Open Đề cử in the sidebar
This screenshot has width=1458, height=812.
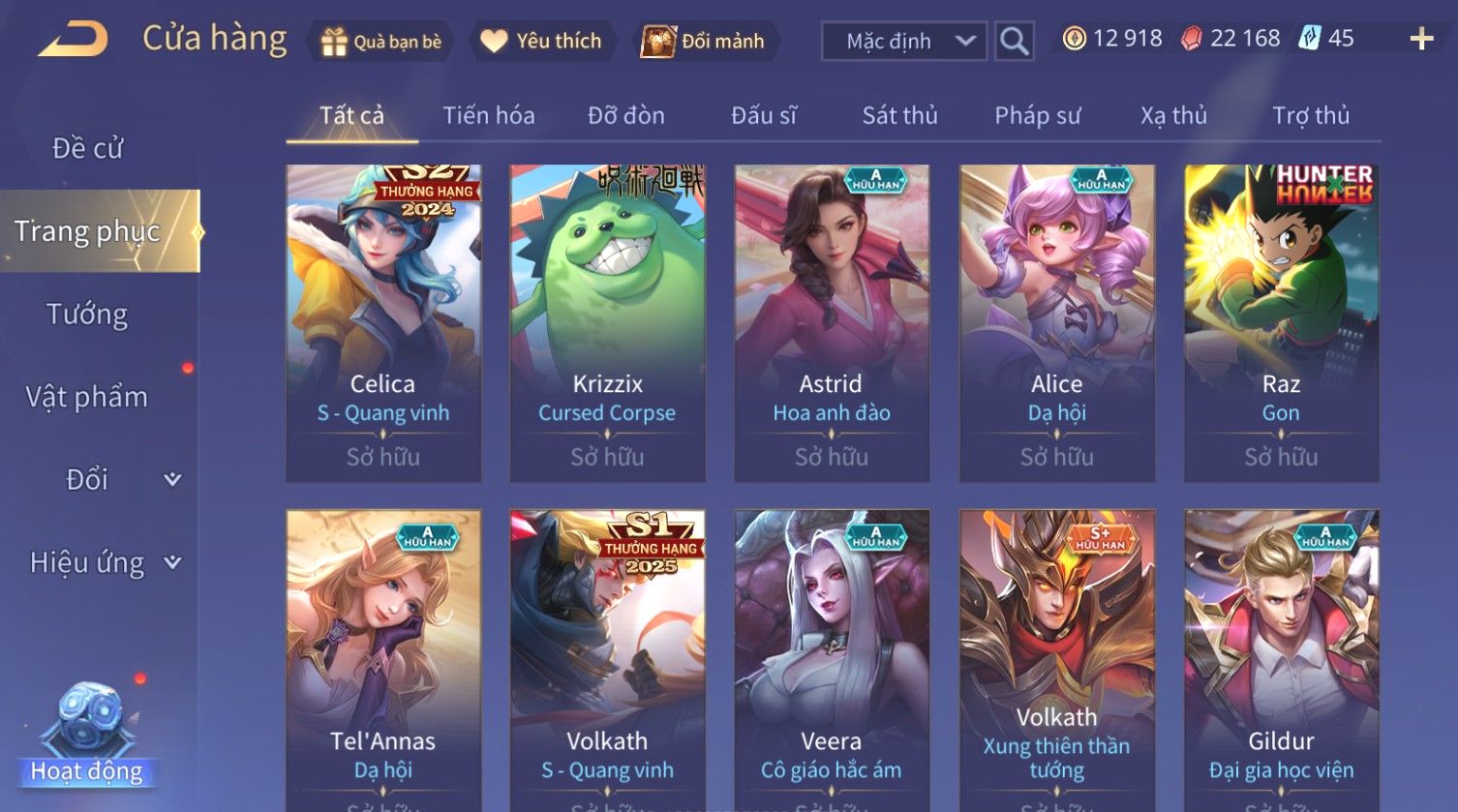pos(87,148)
